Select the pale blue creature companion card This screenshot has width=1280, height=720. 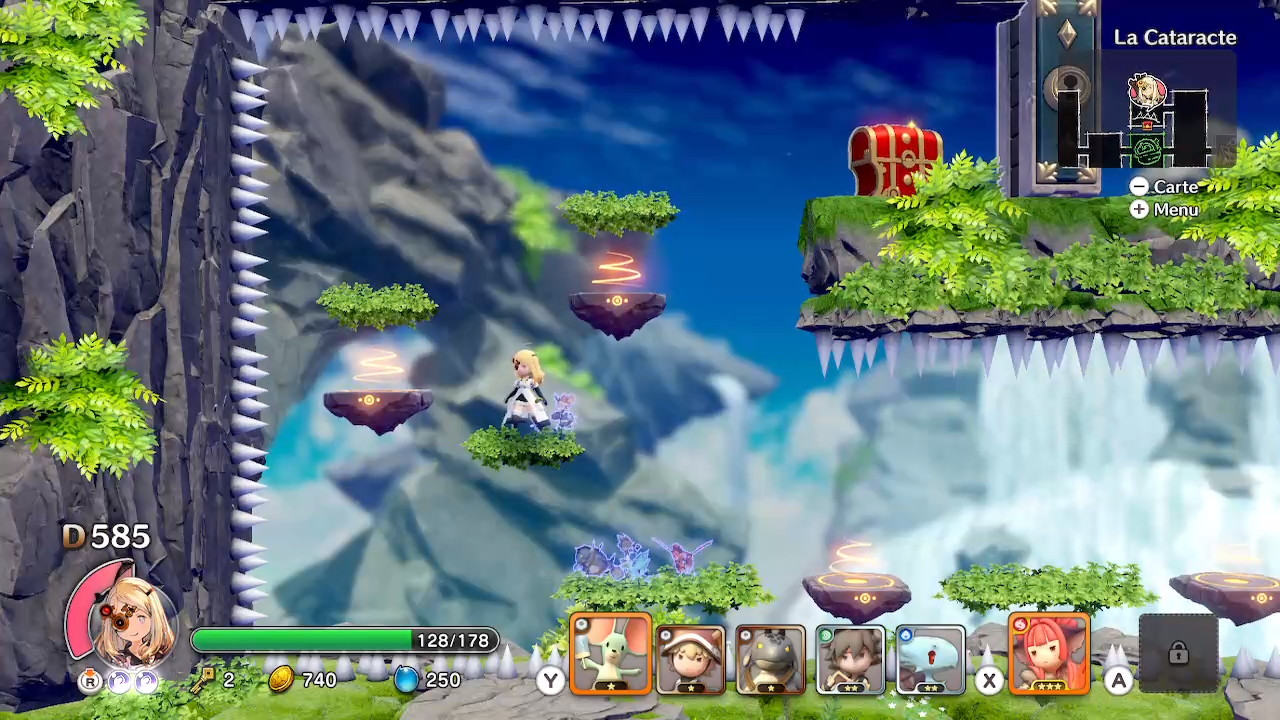coord(930,659)
